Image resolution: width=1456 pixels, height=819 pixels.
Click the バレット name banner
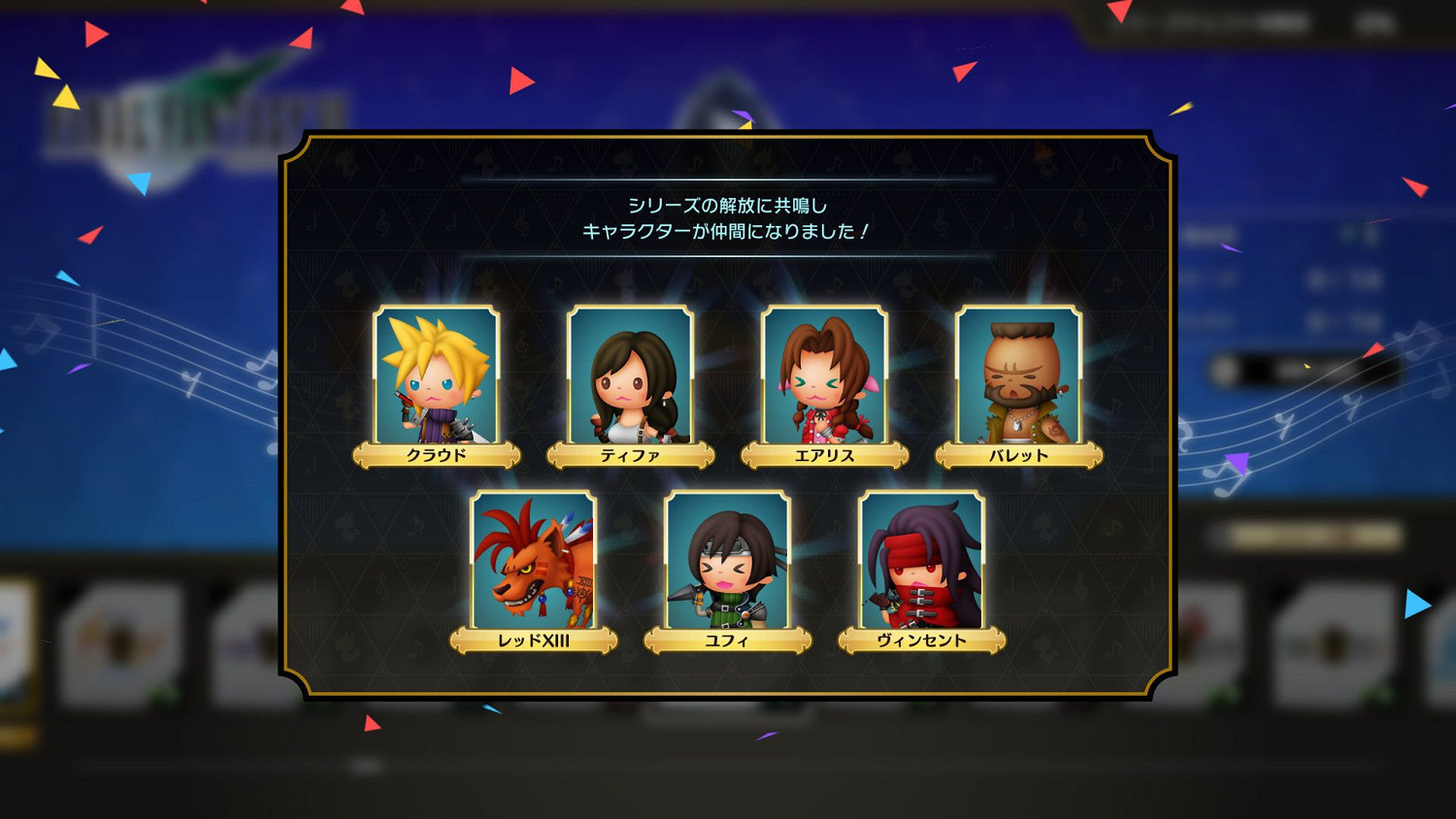point(1018,452)
